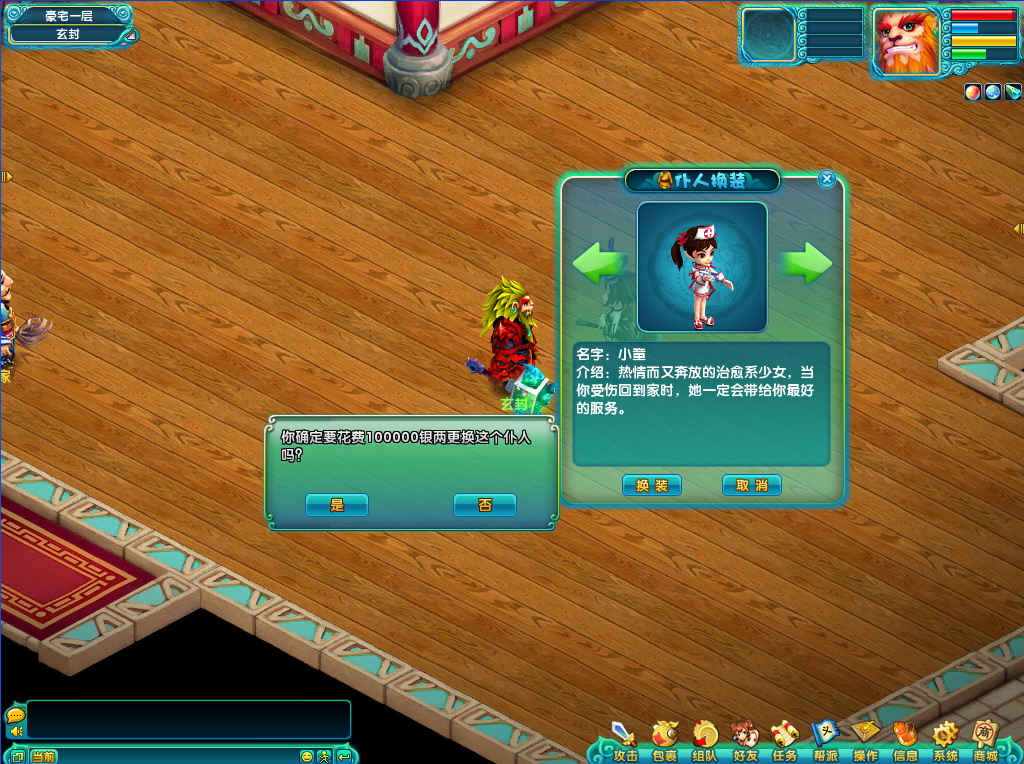Confirm the servant change with 是
1024x764 pixels.
click(337, 505)
